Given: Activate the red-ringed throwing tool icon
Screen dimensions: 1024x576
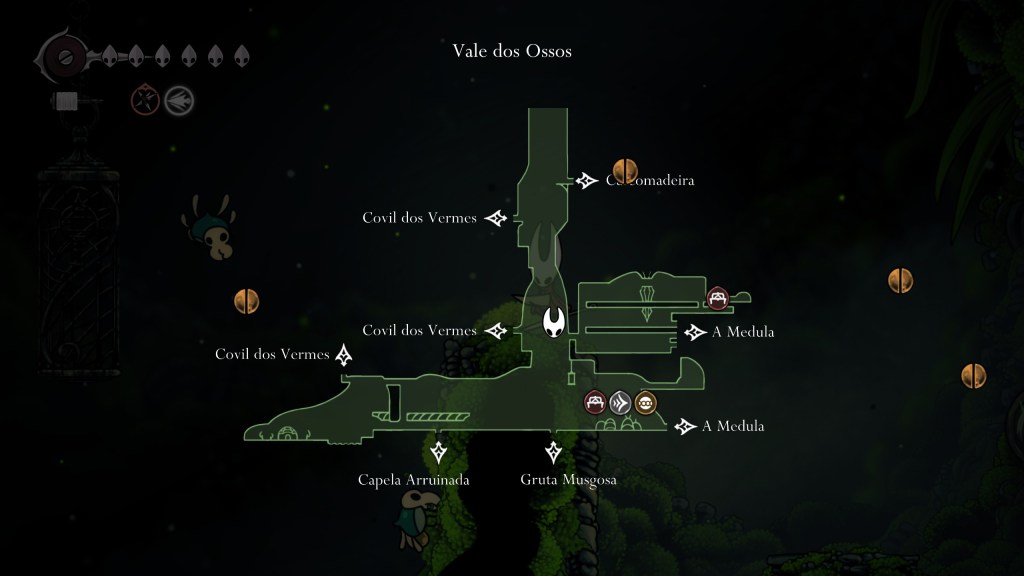Looking at the screenshot, I should (x=146, y=100).
